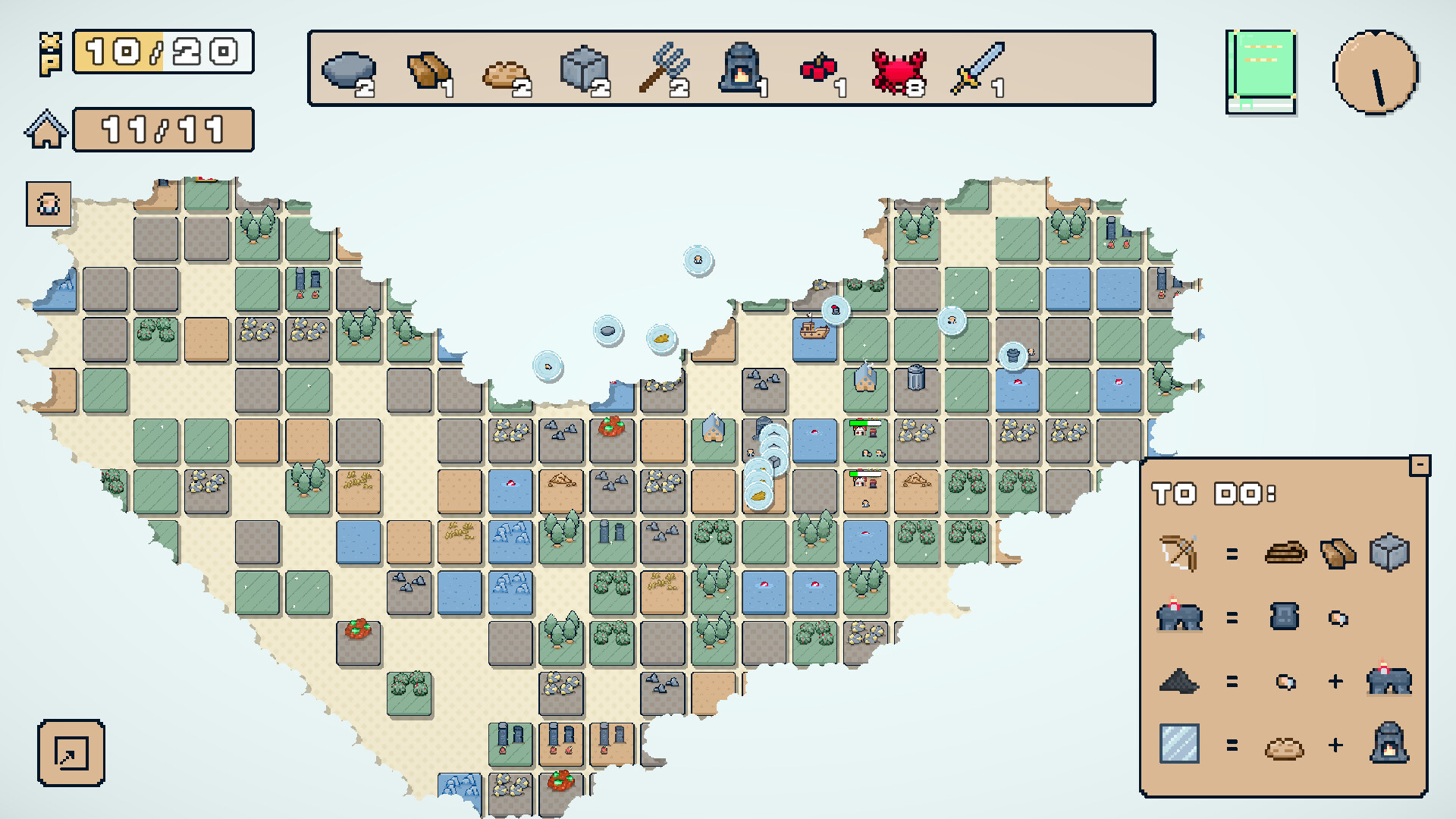
Task: Click the glass recipe row in the To Do panel
Action: (x=1180, y=747)
